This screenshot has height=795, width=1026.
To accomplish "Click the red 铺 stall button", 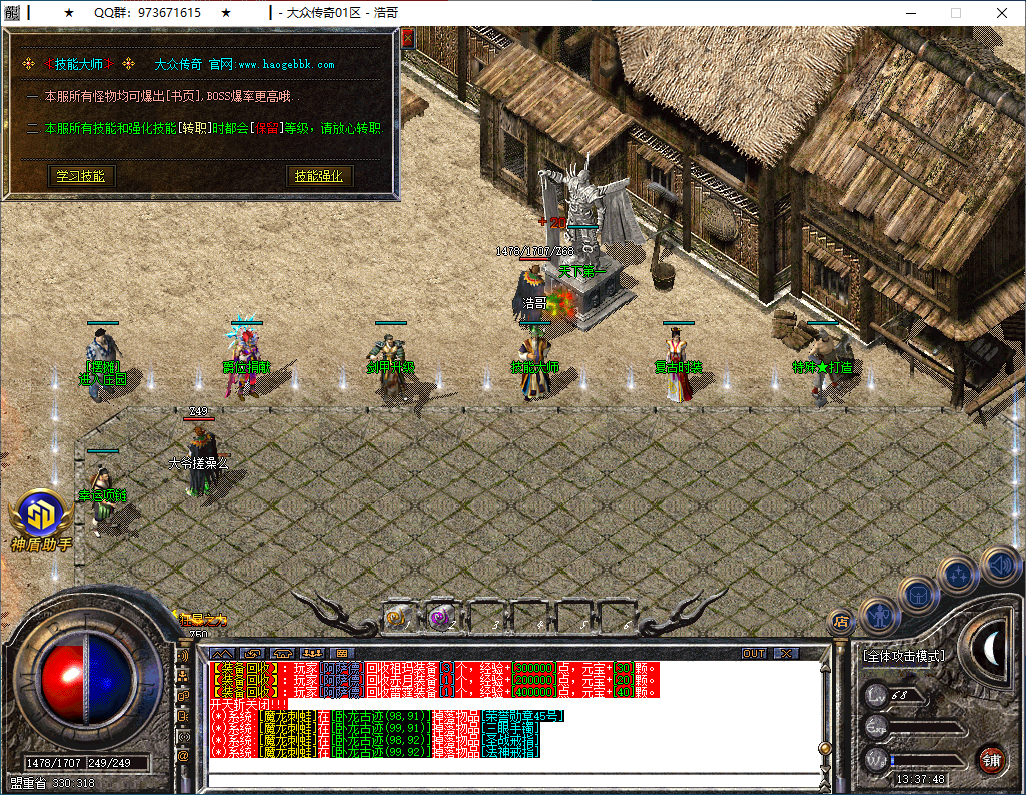I will click(991, 758).
